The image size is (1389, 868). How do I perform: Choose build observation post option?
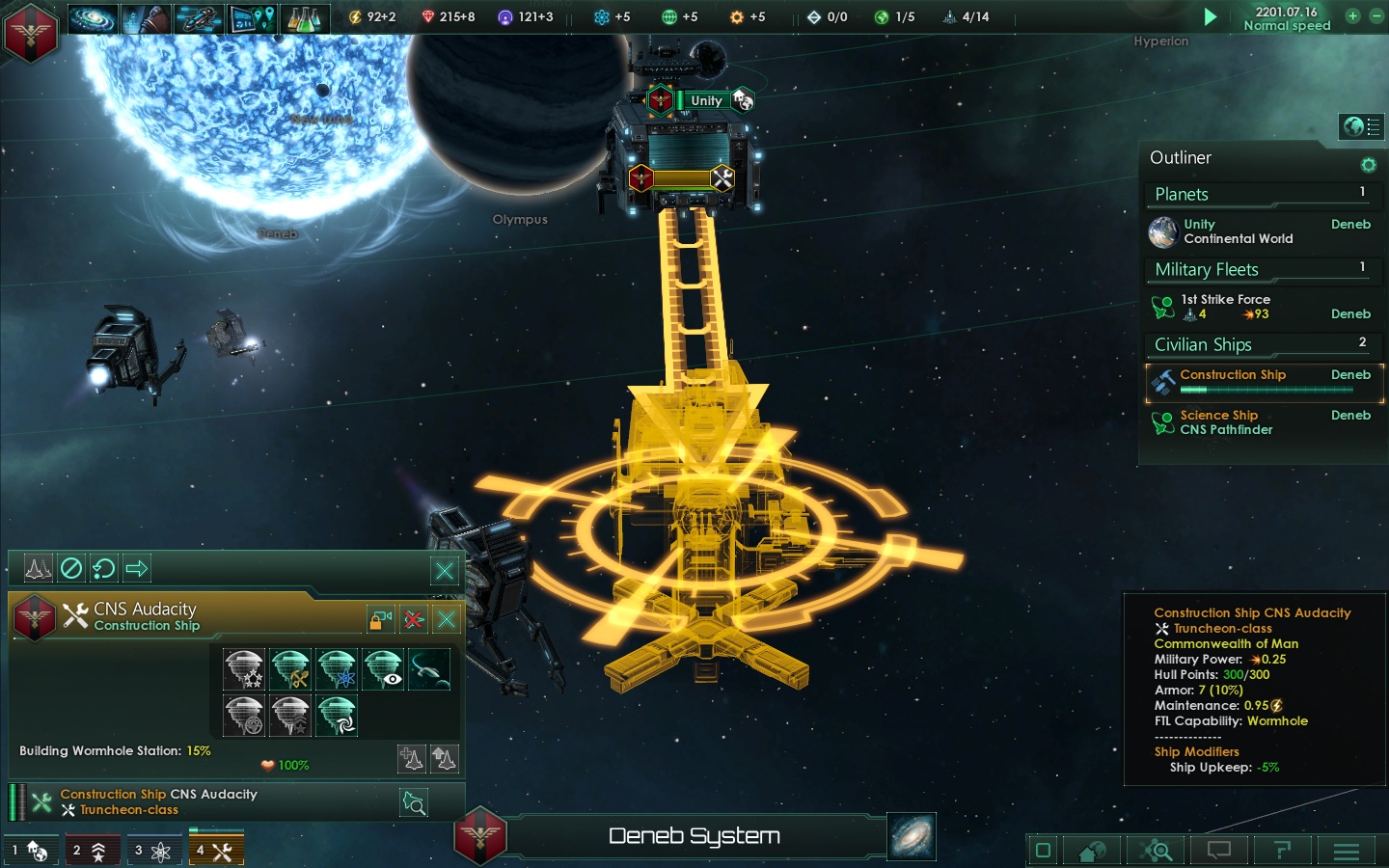(383, 668)
